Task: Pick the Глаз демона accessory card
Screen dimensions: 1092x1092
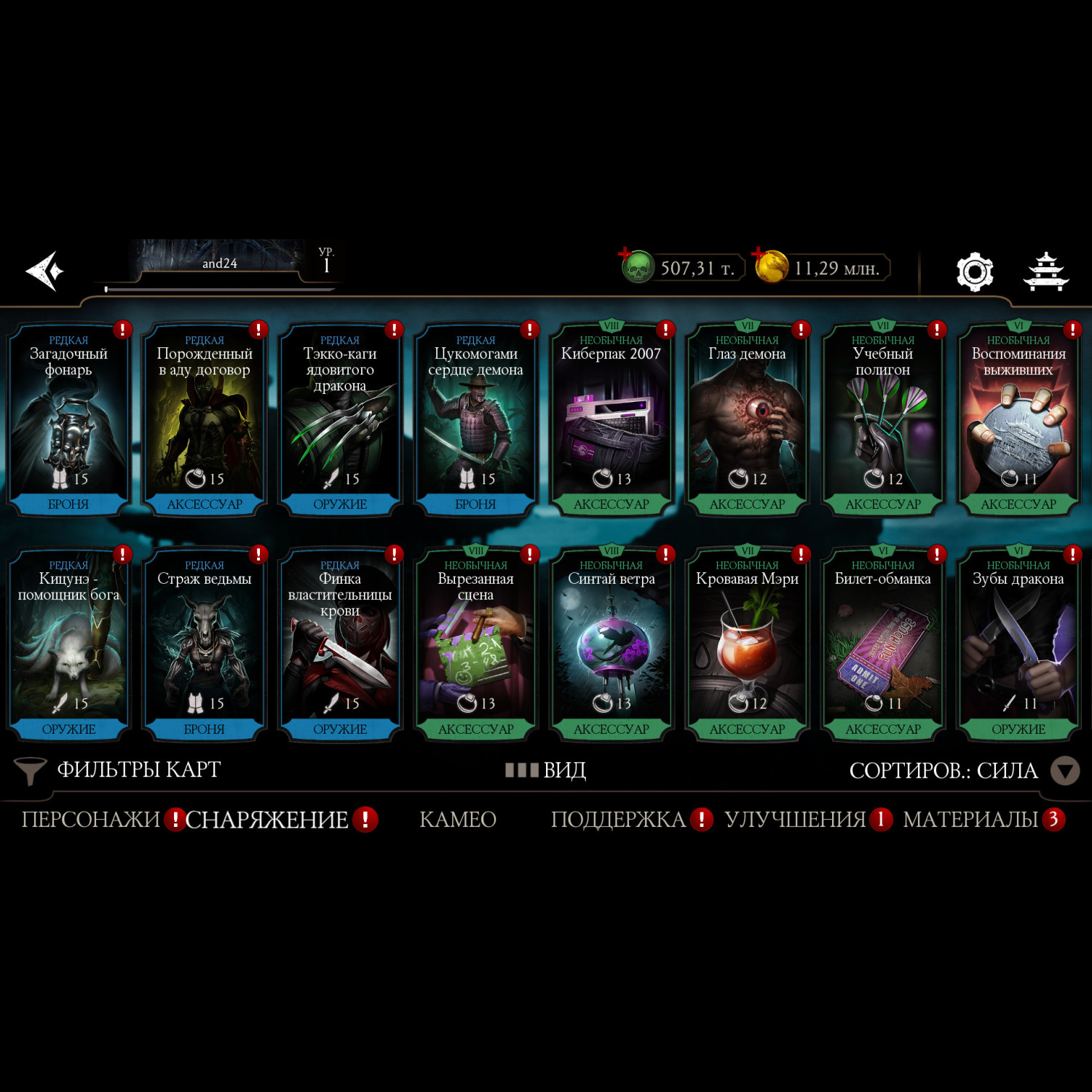Action: coord(747,420)
